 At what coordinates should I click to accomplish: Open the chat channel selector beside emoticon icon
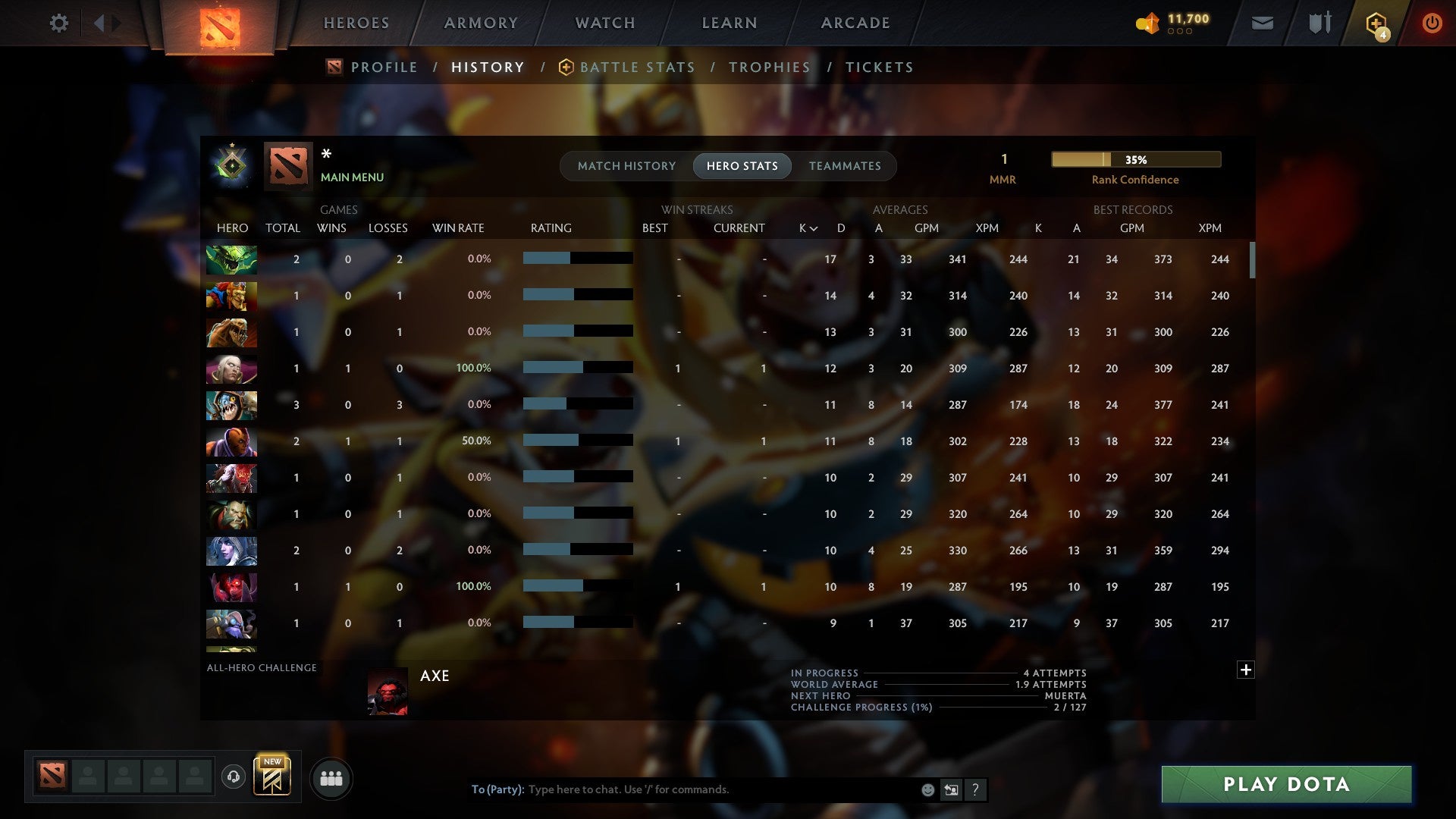951,789
